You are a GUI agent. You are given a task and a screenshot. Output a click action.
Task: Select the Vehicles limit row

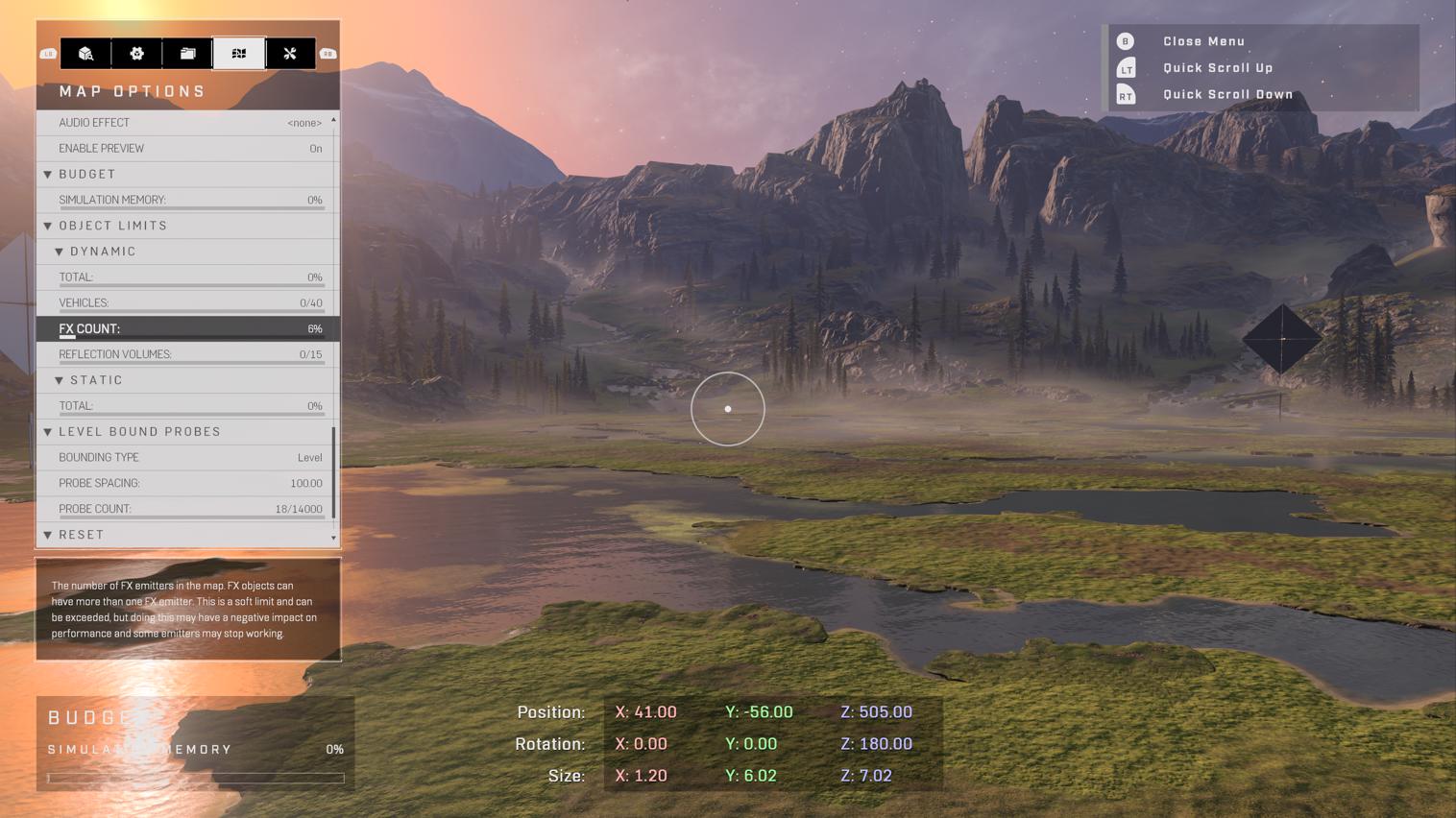point(189,303)
